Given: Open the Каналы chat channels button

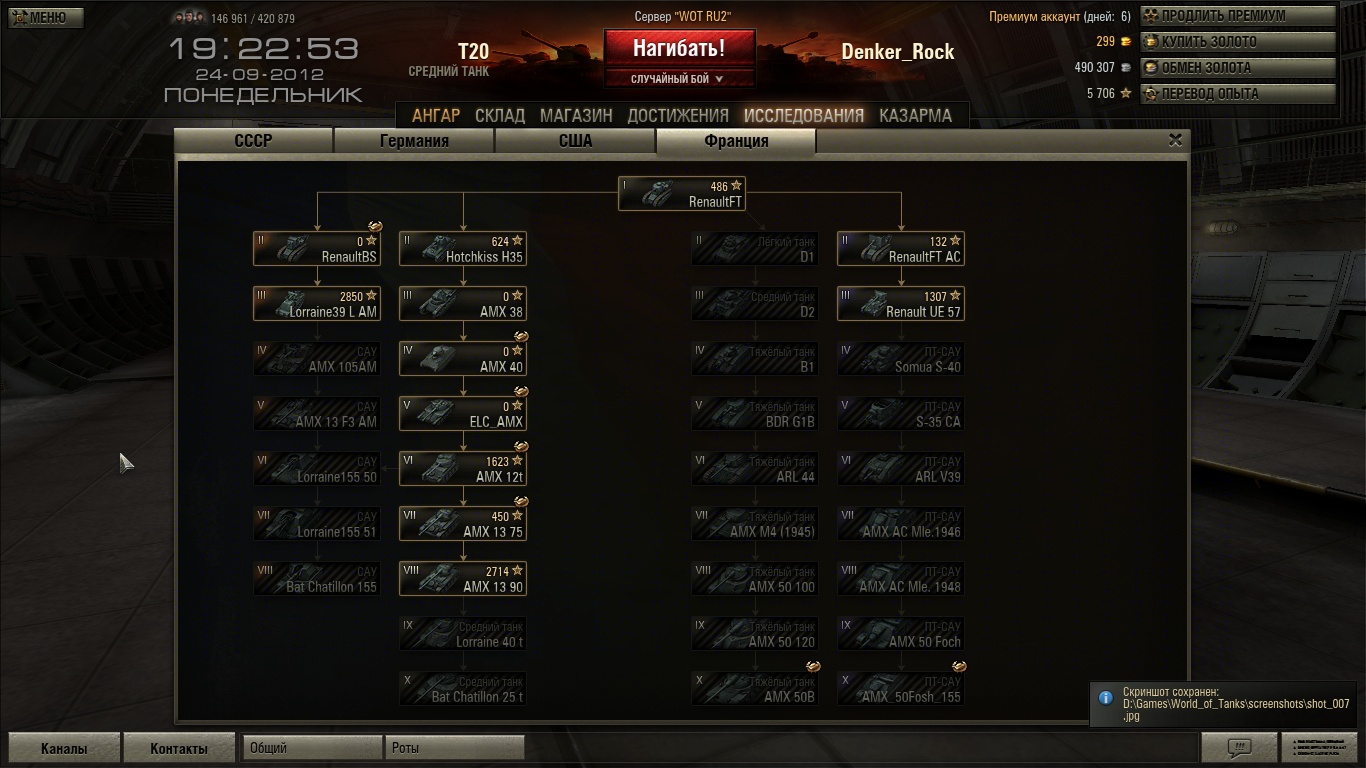Looking at the screenshot, I should tap(64, 748).
